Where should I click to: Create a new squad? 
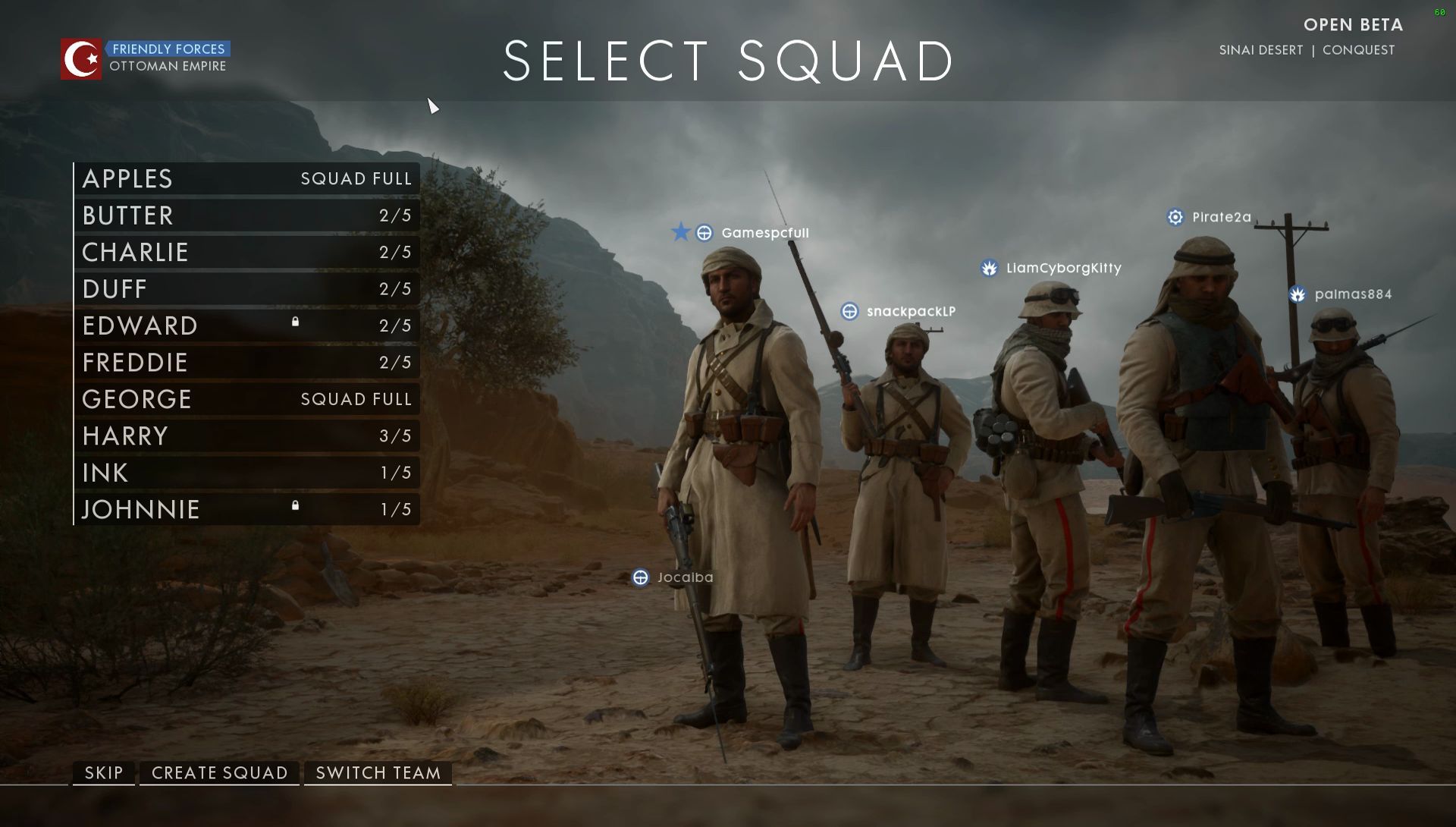coord(220,773)
